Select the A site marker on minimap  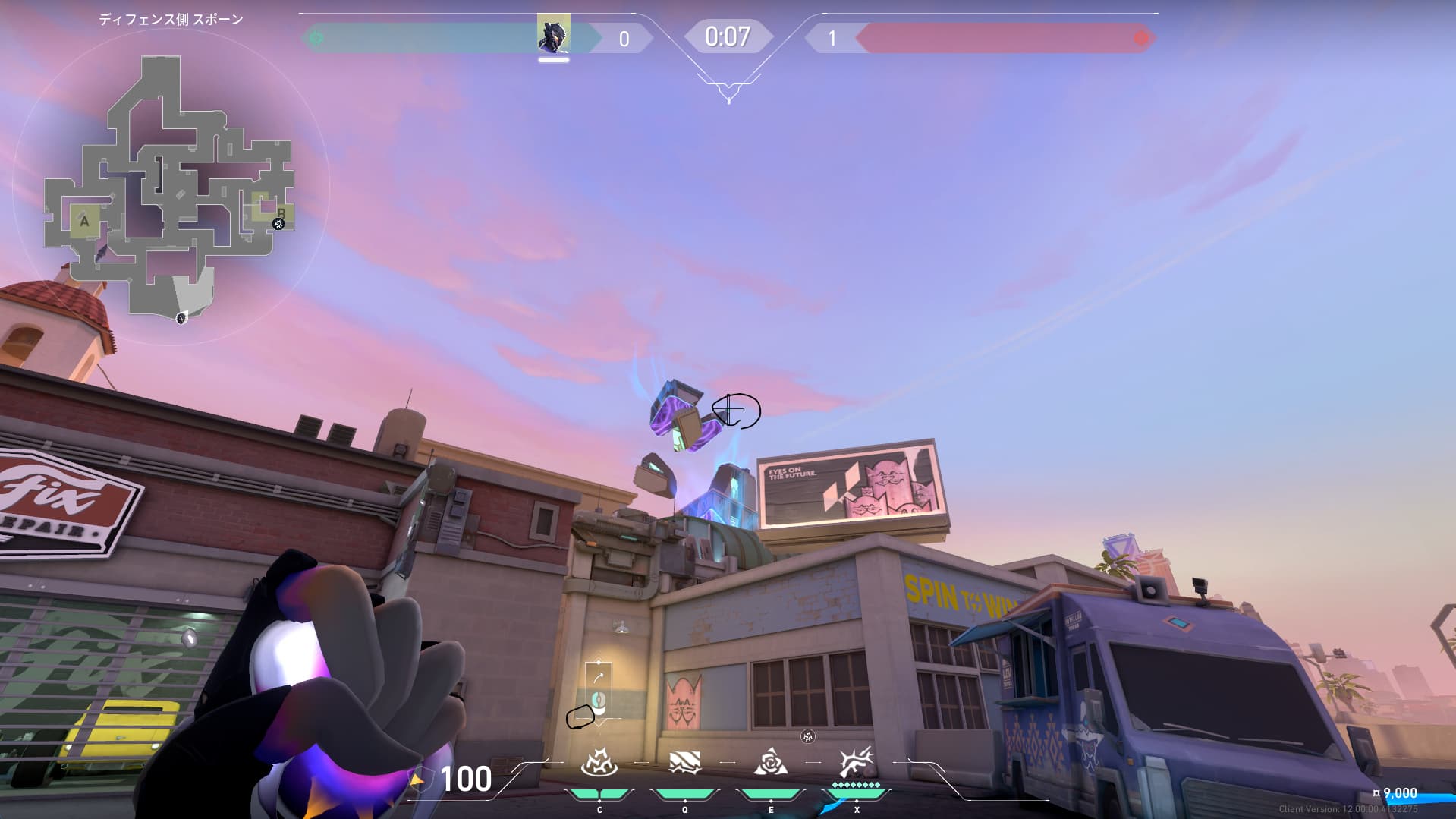point(84,222)
